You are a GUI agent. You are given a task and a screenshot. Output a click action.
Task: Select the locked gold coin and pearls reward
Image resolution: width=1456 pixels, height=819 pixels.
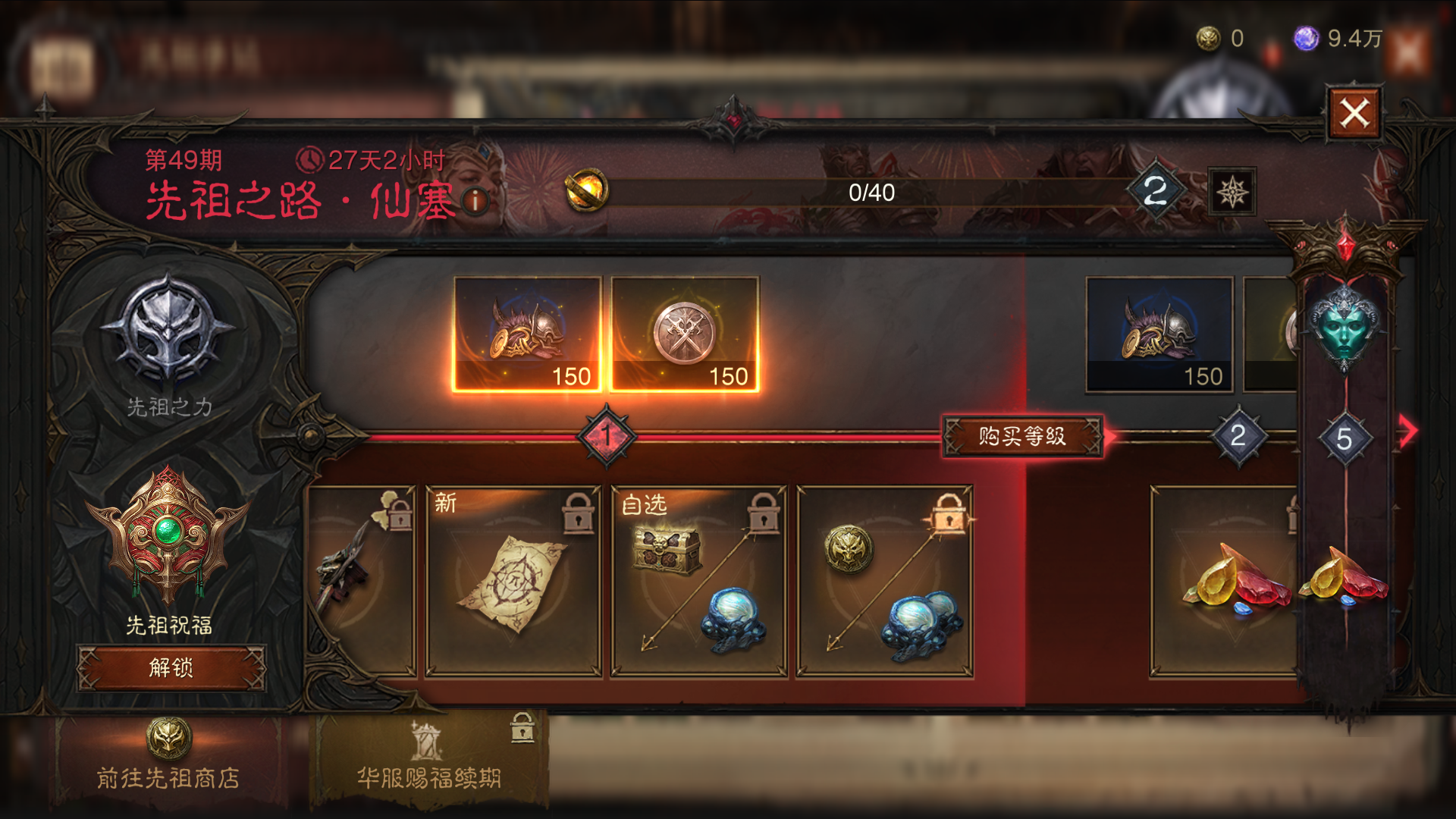point(884,581)
